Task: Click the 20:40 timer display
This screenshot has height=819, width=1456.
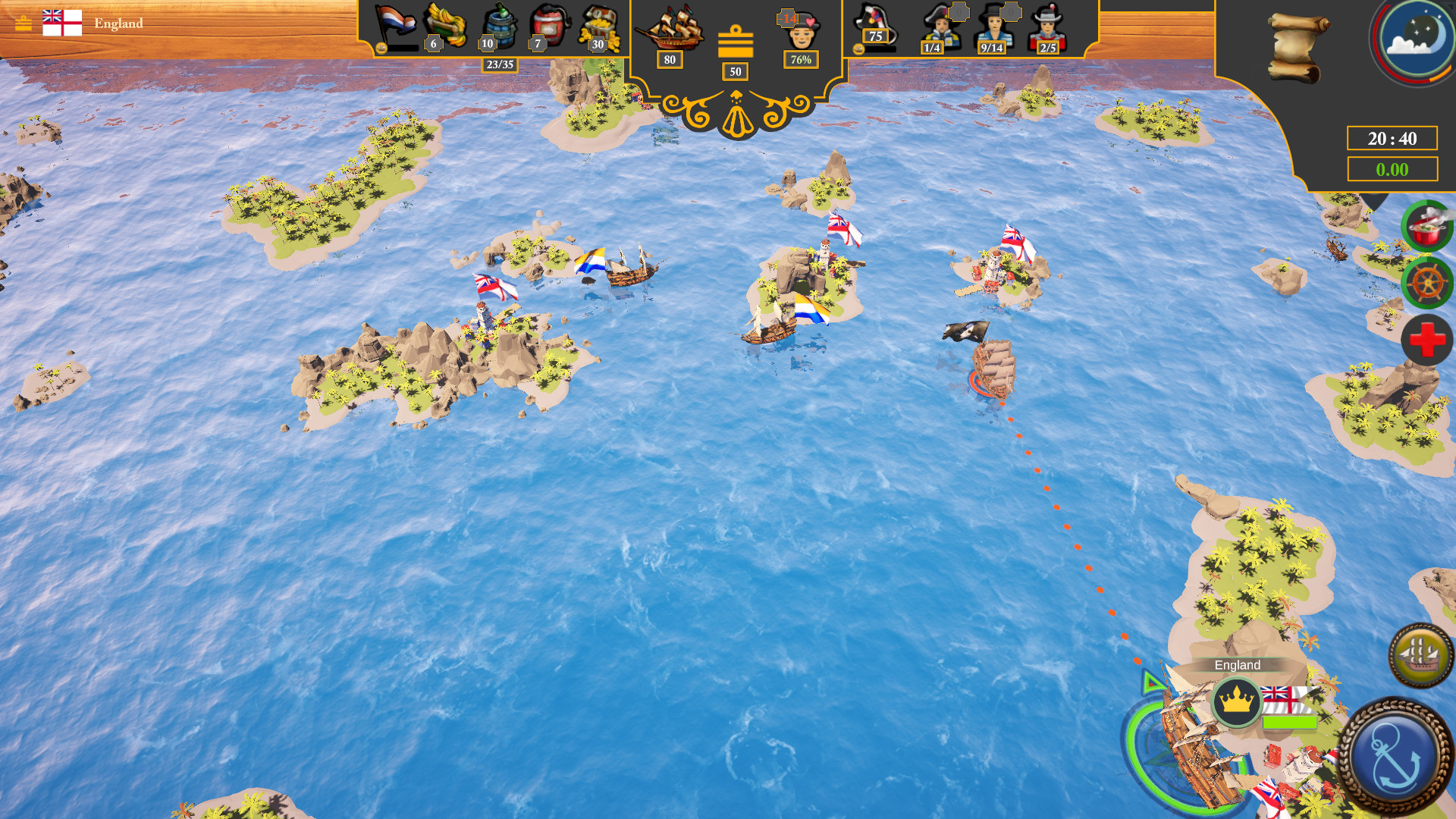Action: [x=1394, y=138]
